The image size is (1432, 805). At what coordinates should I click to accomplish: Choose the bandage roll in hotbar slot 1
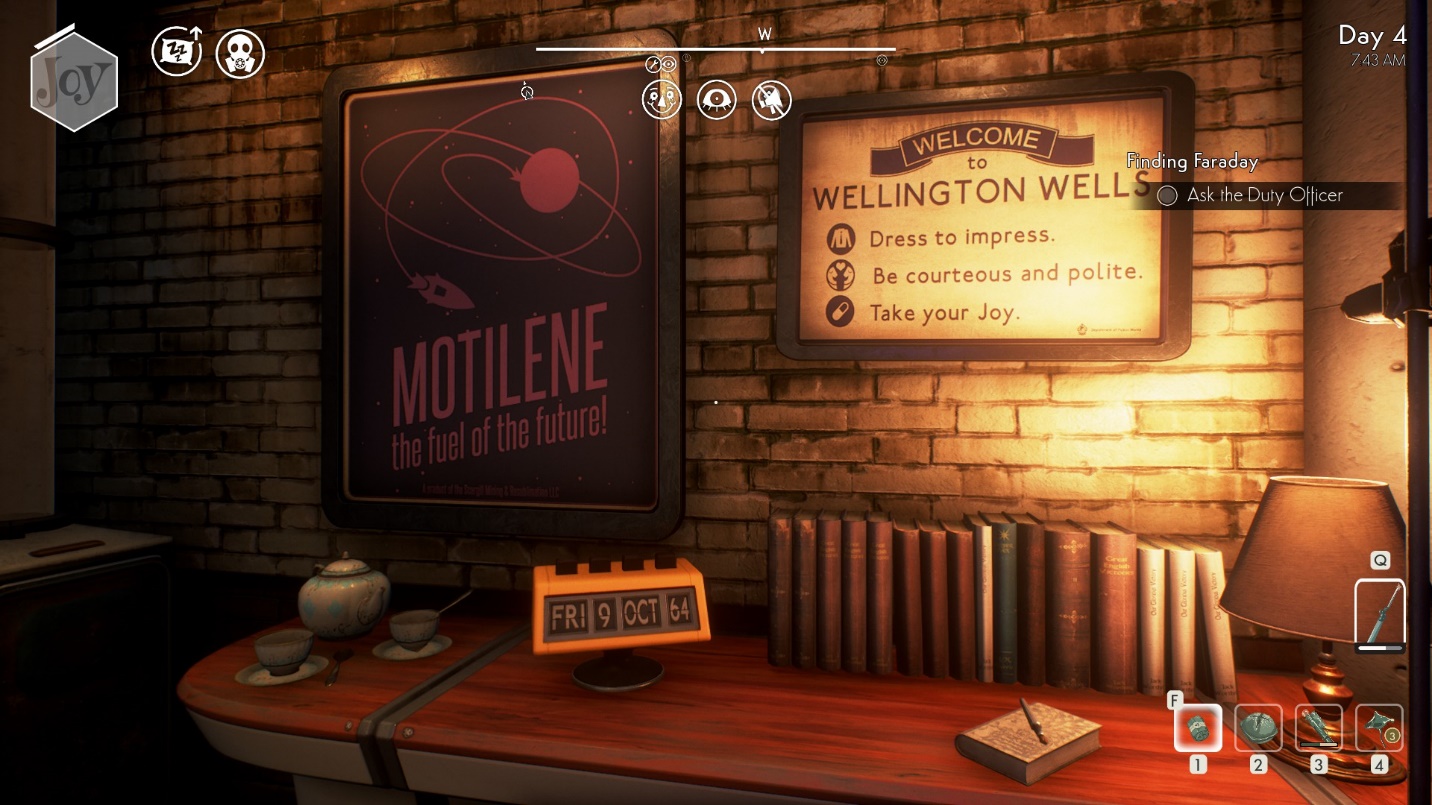[x=1198, y=728]
